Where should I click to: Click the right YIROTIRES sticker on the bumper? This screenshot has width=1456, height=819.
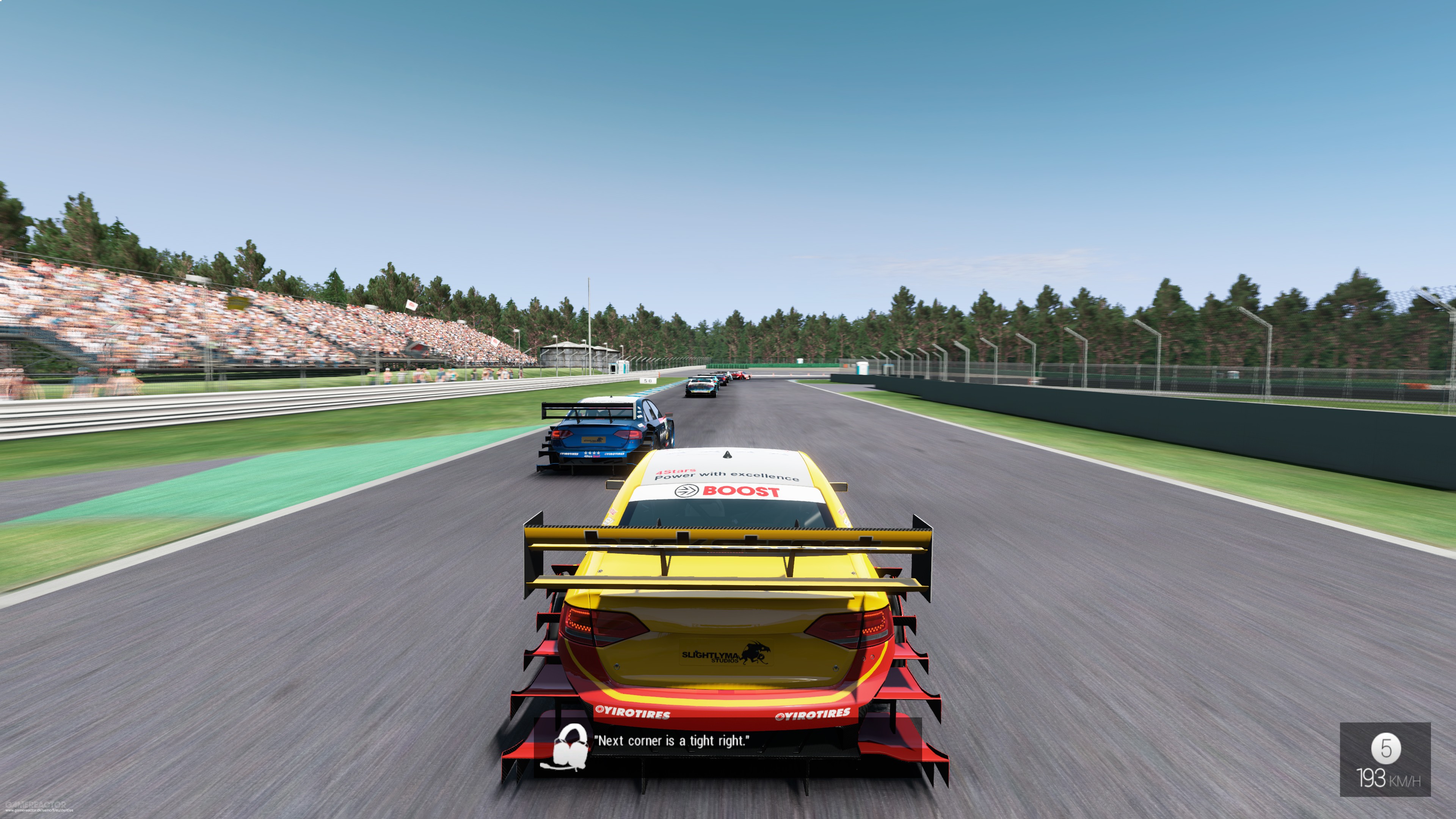tap(814, 714)
